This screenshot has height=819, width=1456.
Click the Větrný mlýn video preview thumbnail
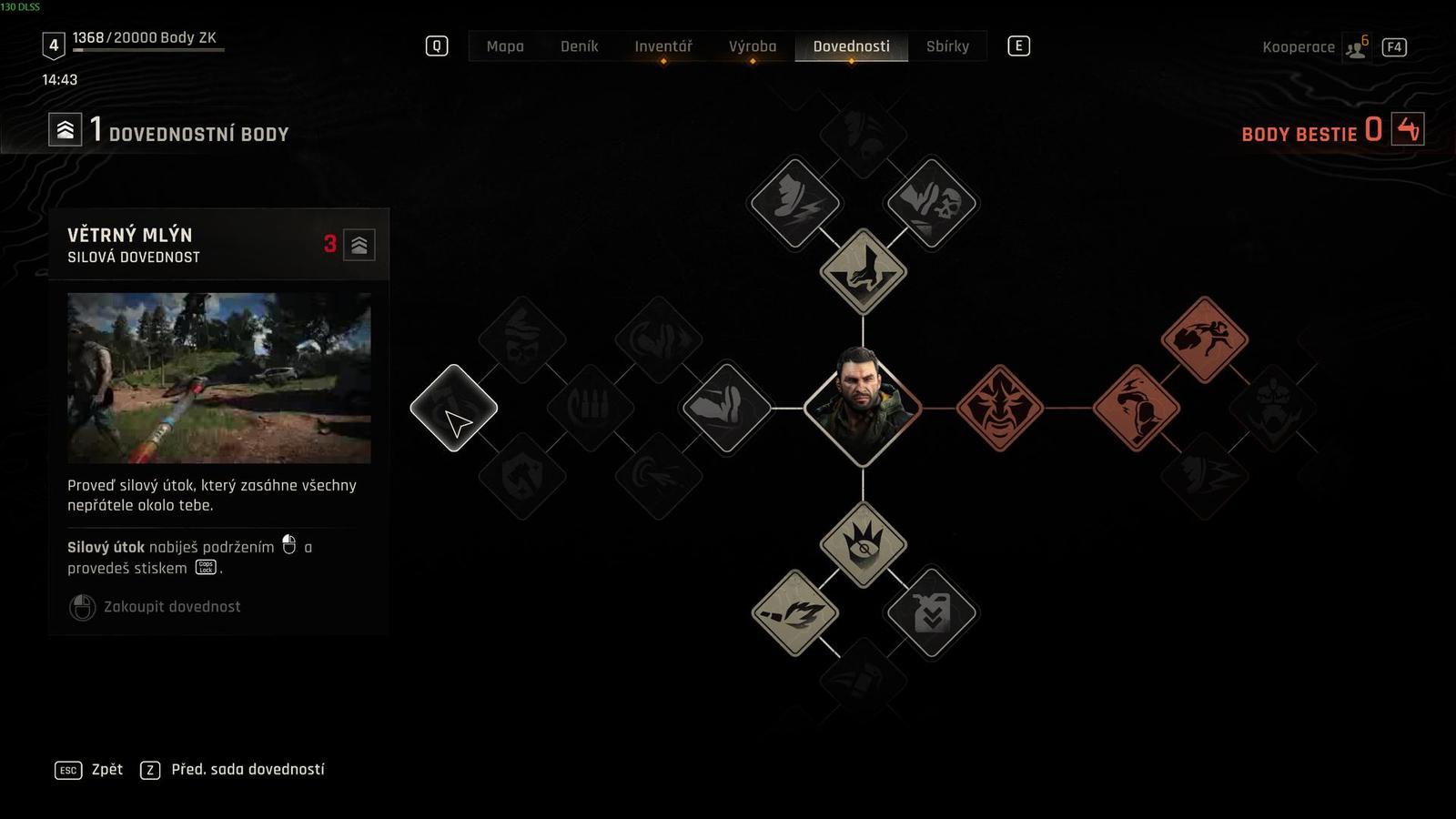pos(218,378)
